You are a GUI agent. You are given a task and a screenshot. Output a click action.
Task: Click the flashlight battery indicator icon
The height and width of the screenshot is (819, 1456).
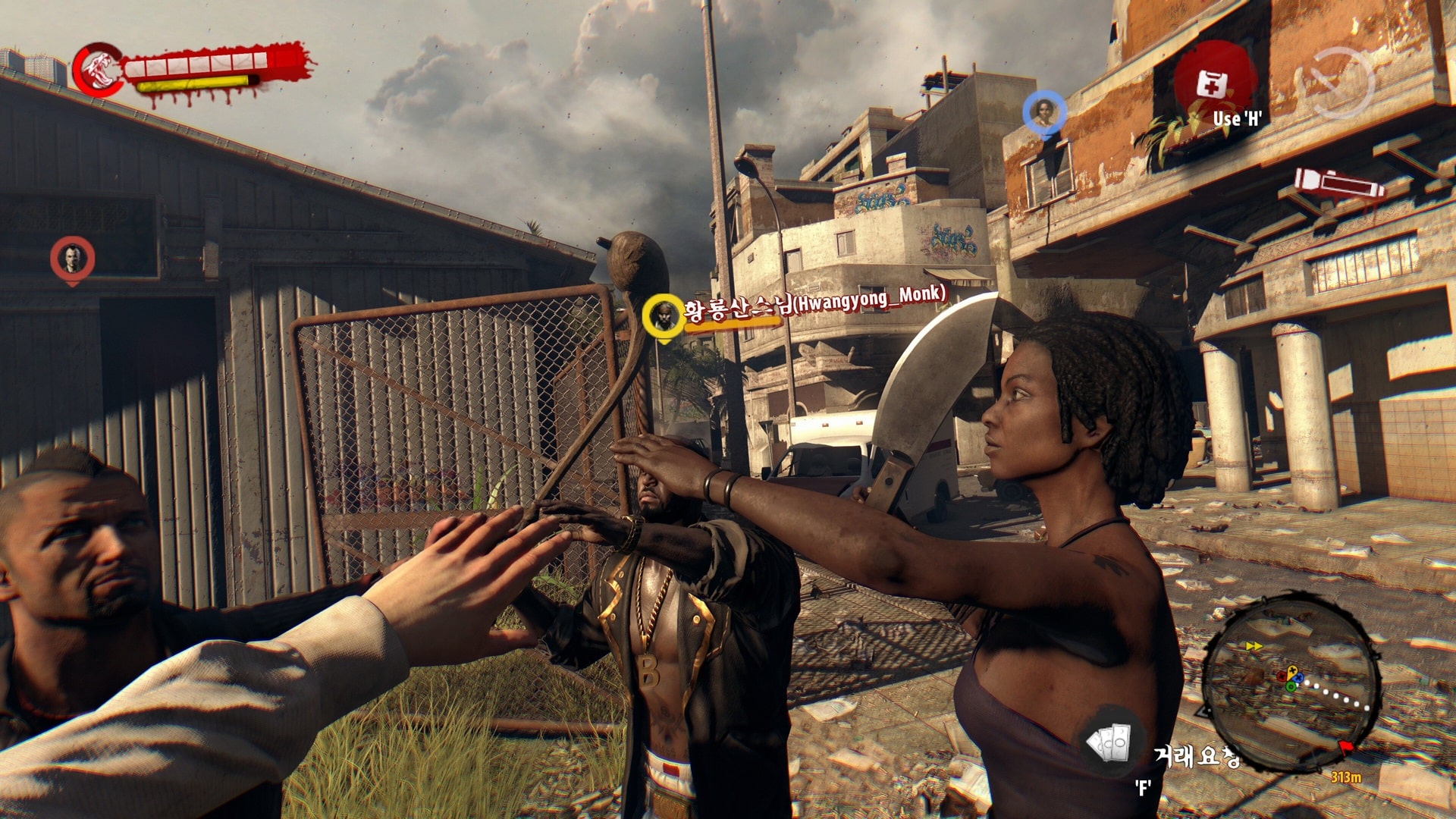pyautogui.click(x=1338, y=184)
